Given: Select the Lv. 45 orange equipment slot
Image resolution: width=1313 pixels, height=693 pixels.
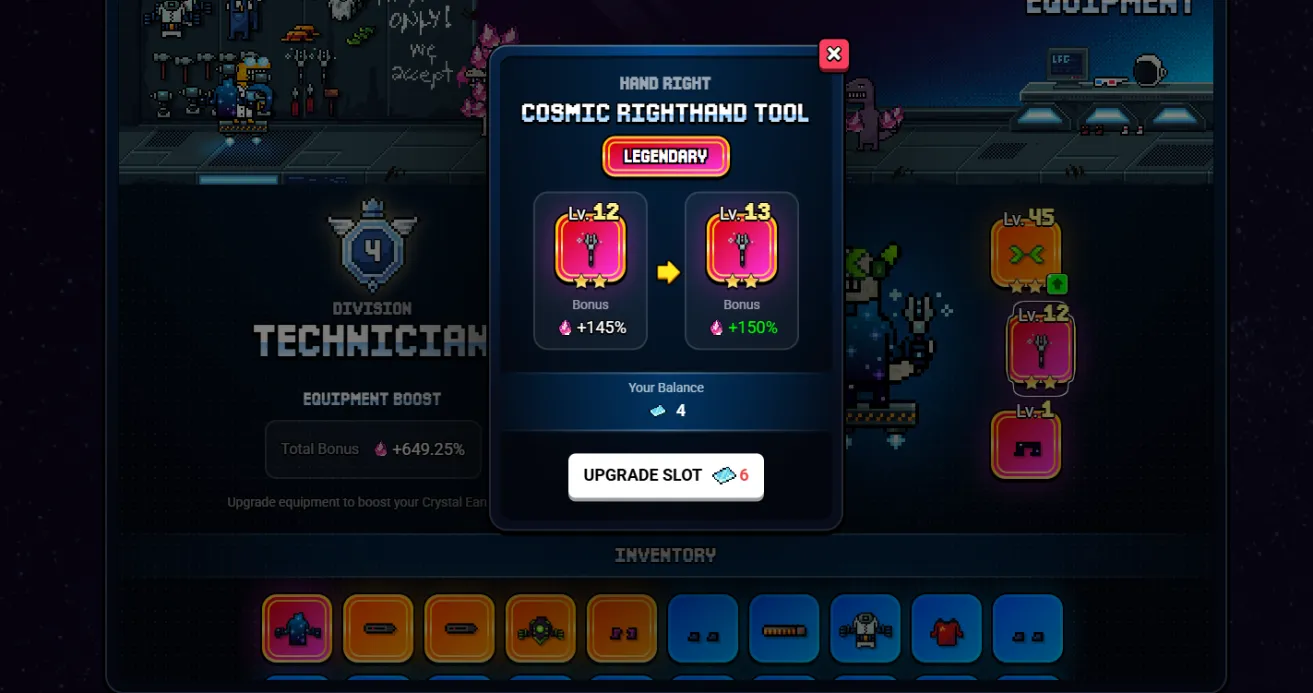Looking at the screenshot, I should pyautogui.click(x=1025, y=254).
